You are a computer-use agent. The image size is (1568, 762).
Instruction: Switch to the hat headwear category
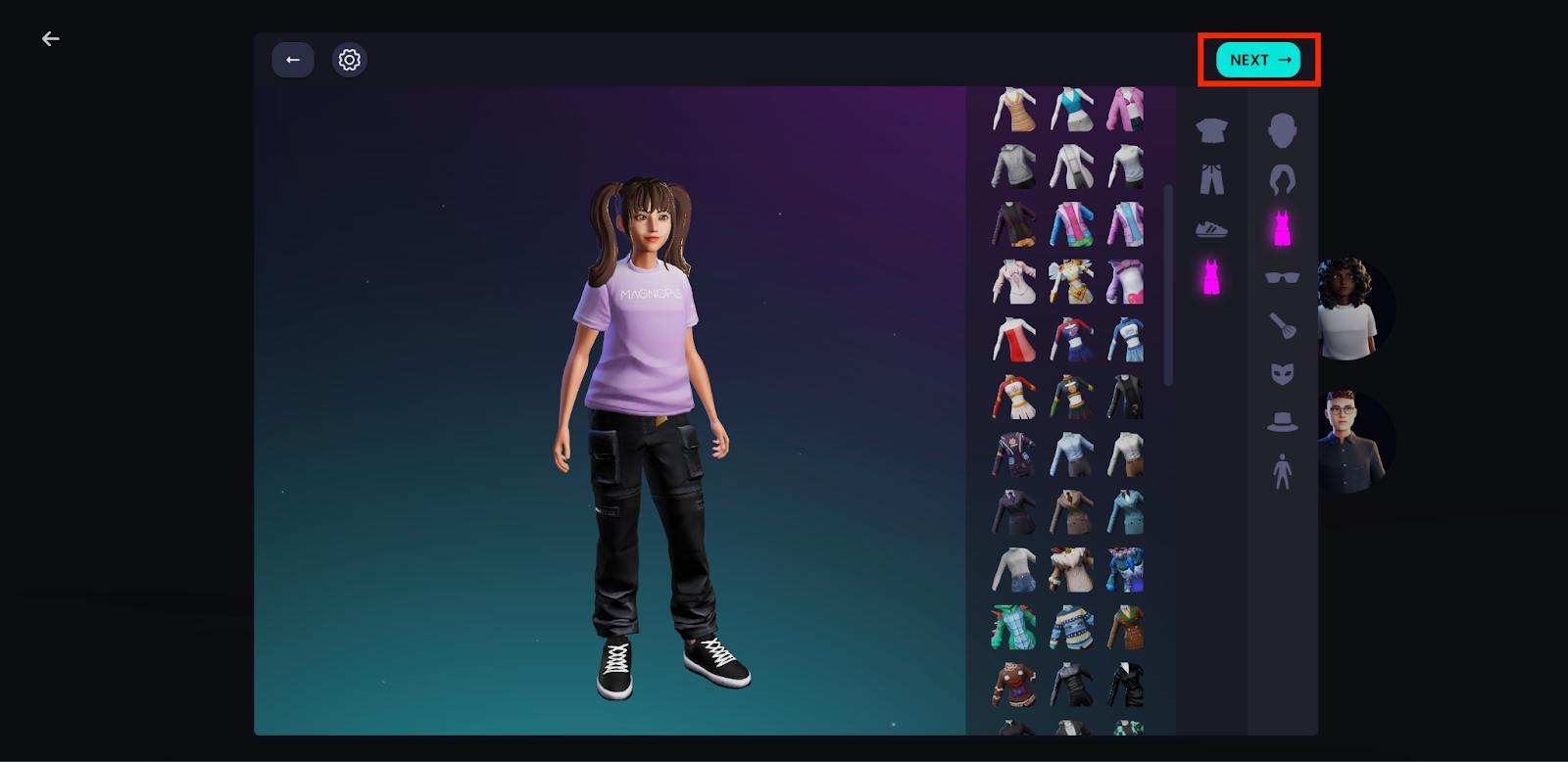pos(1282,422)
